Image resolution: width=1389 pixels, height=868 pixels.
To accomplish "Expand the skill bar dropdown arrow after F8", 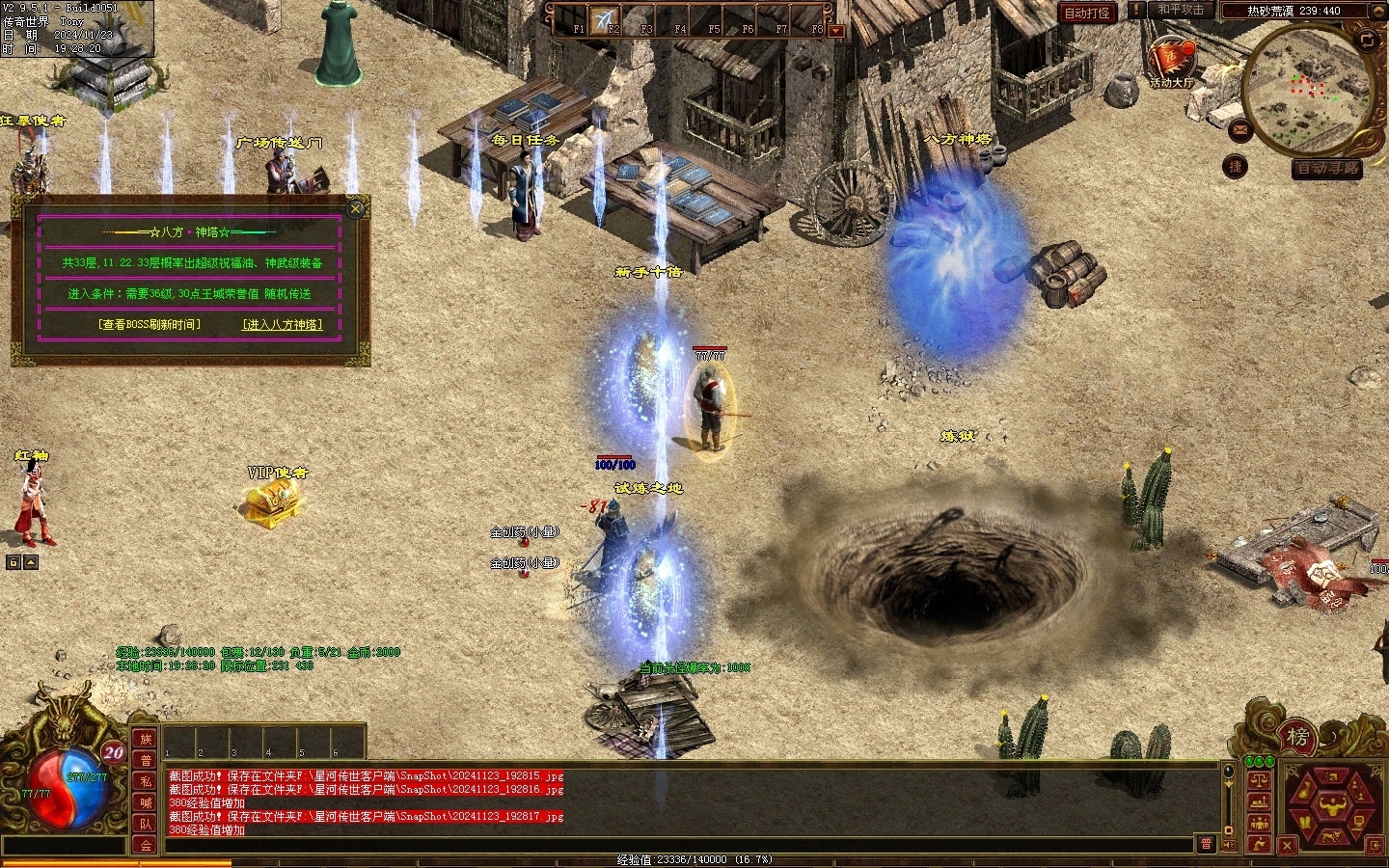I will pos(836,31).
